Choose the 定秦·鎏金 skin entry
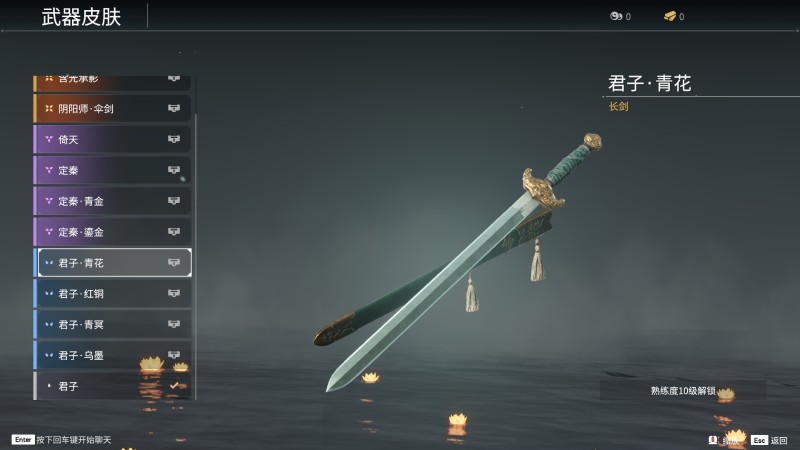This screenshot has width=800, height=450. (x=112, y=232)
